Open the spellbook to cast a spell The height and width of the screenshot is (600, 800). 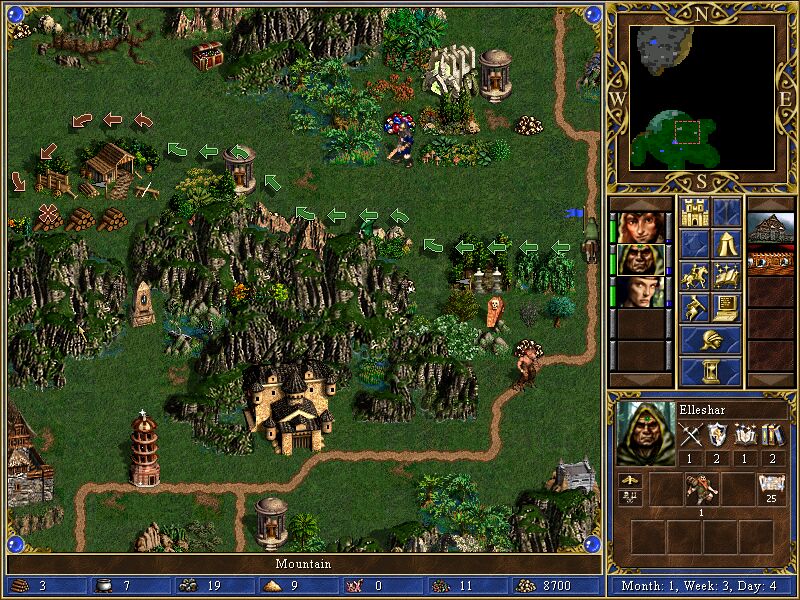click(x=727, y=276)
